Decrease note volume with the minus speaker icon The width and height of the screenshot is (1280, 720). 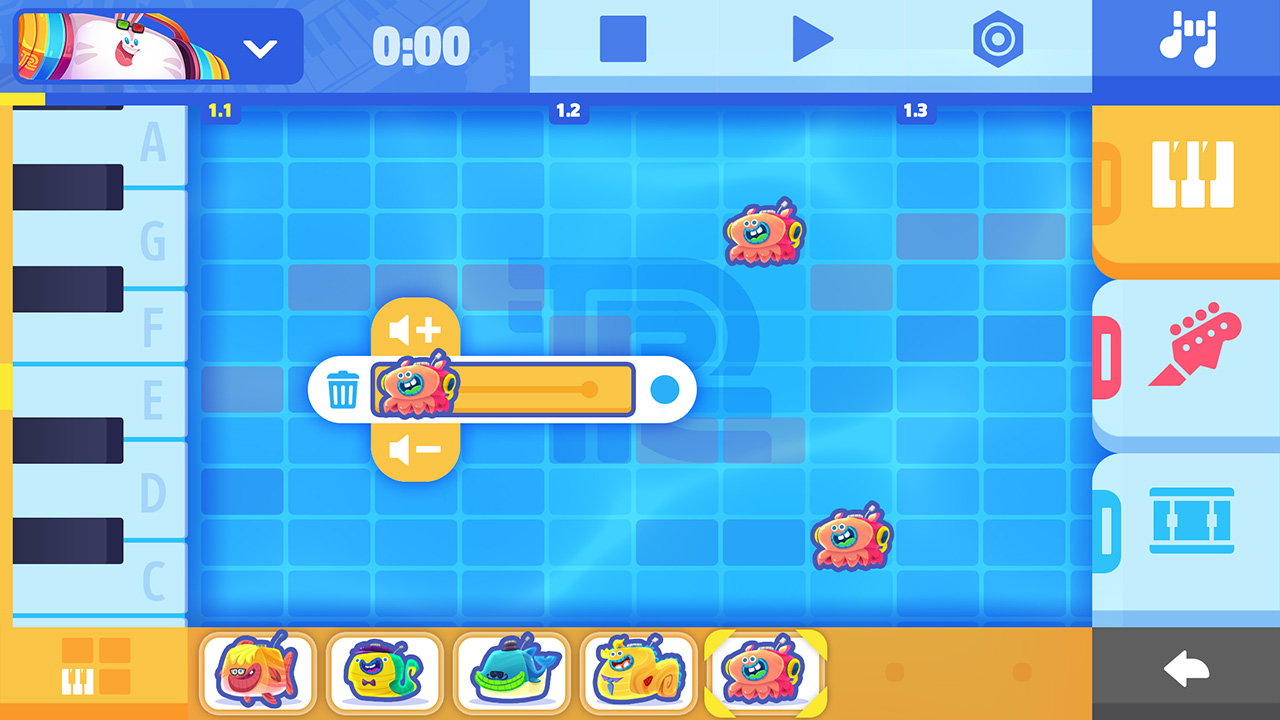(416, 452)
